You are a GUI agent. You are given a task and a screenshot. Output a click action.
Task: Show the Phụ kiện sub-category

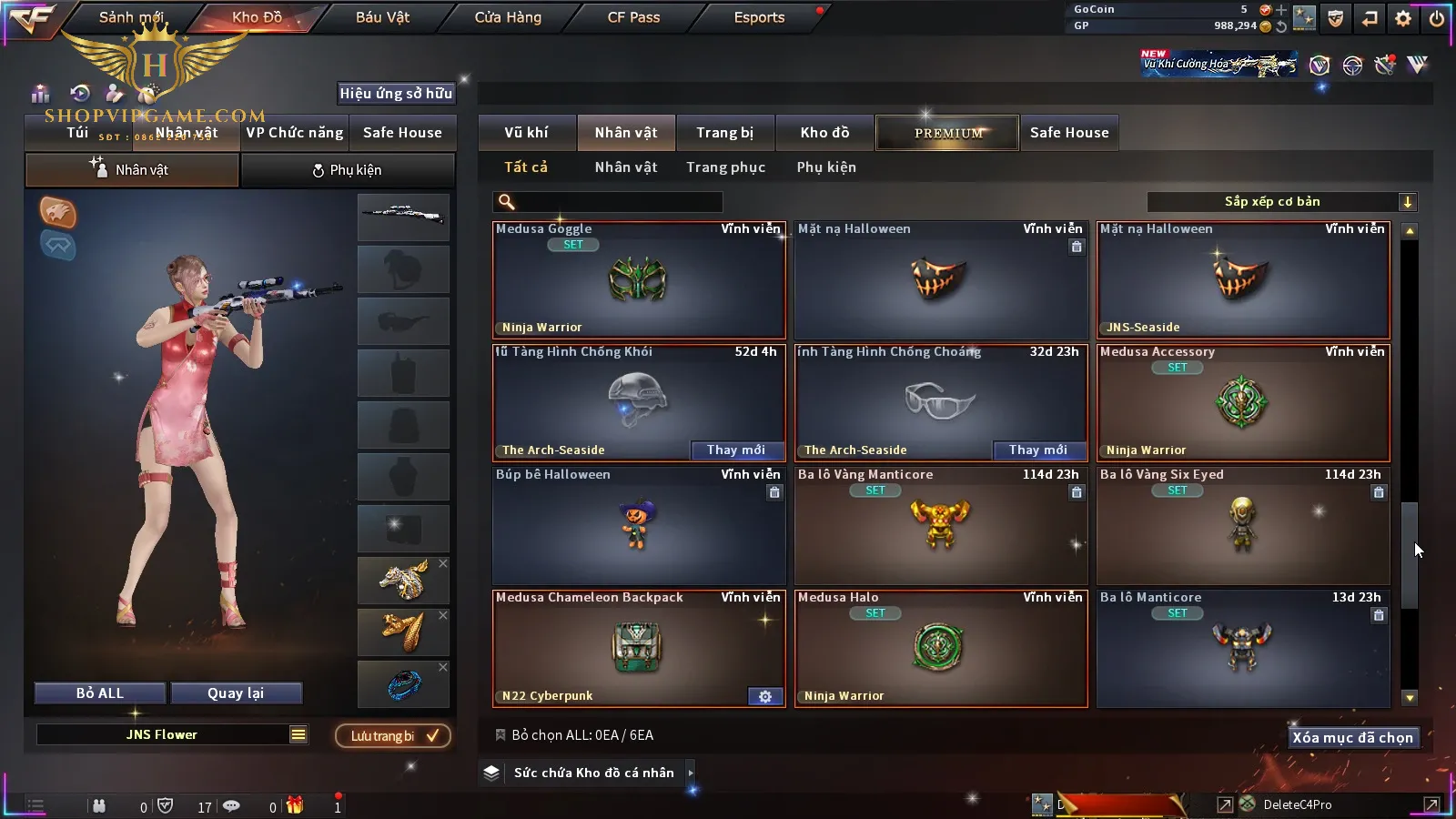point(826,167)
